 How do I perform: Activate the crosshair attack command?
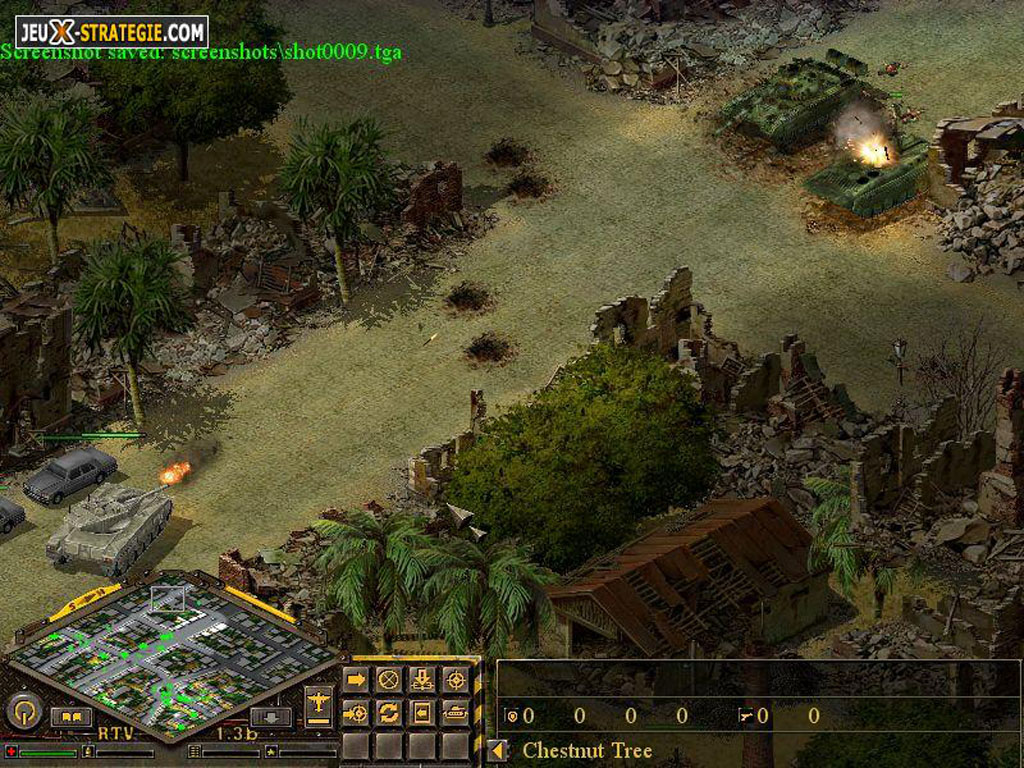coord(455,680)
